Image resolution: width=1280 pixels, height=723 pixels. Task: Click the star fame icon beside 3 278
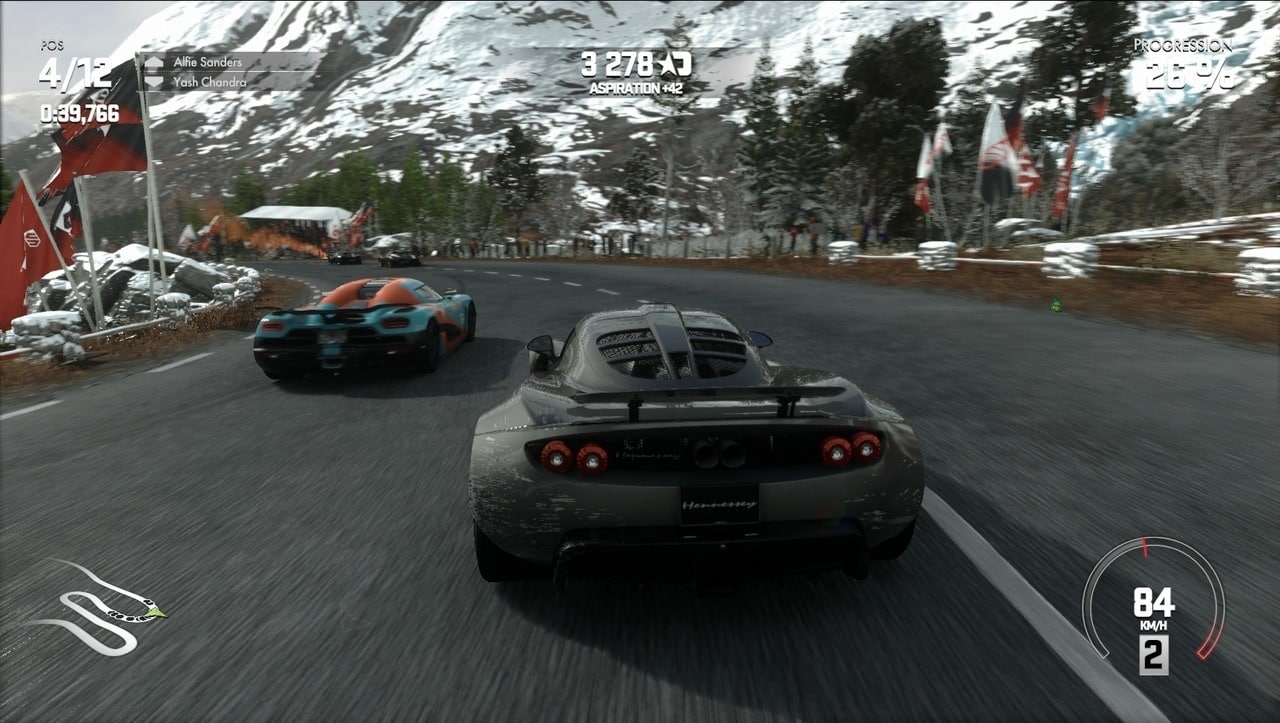point(668,64)
